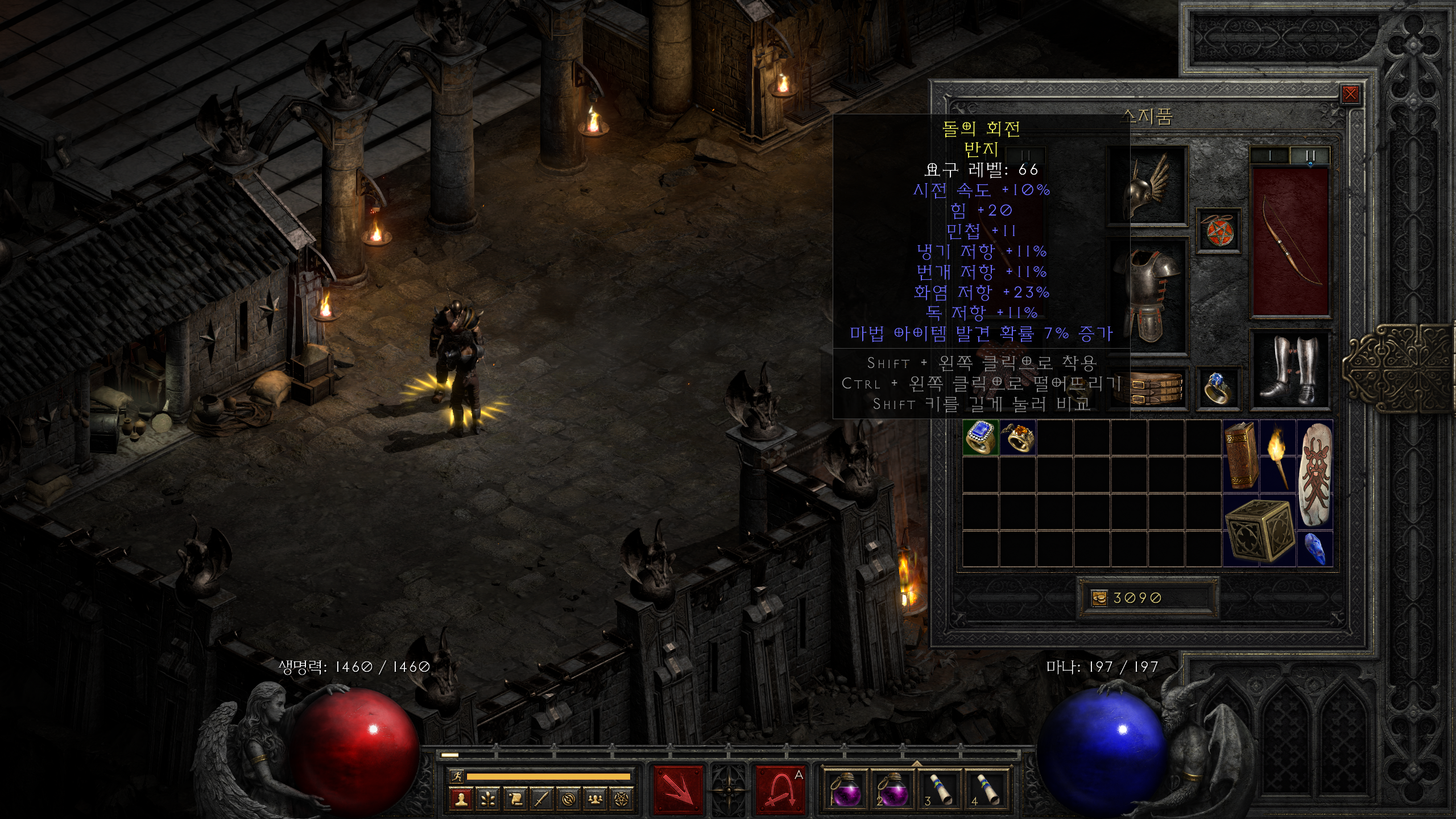Open the character screen bust icon

tap(461, 799)
